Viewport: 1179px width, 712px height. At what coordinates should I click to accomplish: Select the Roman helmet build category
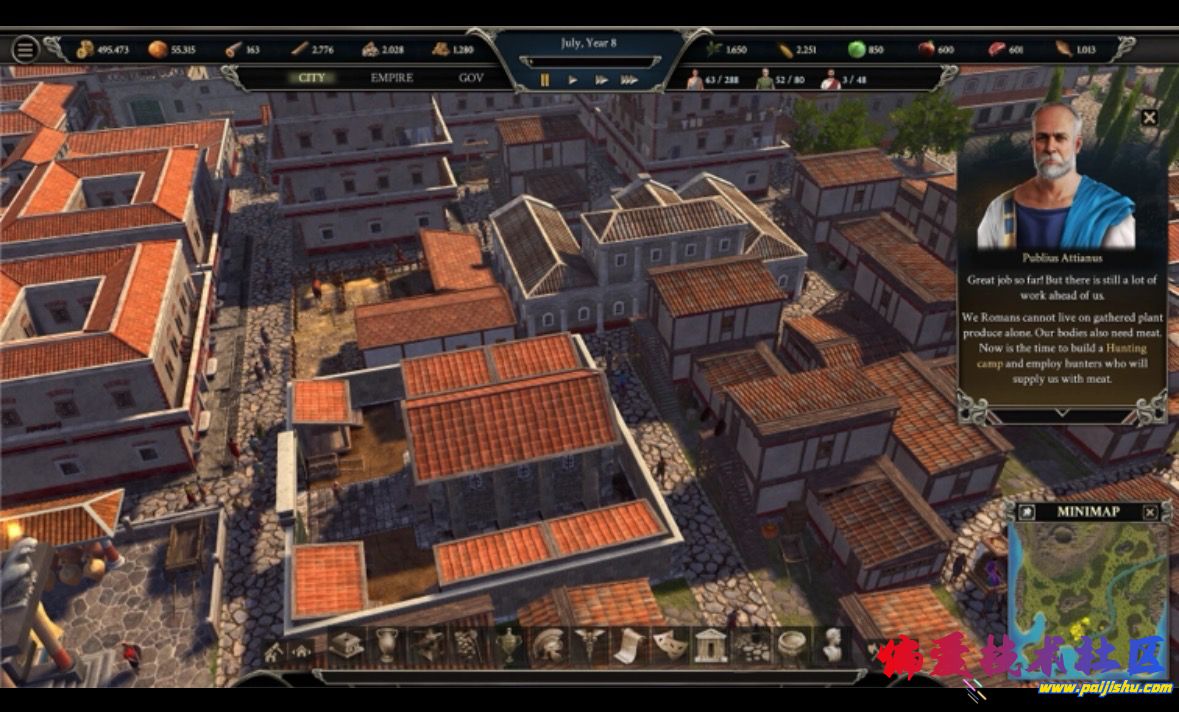pyautogui.click(x=547, y=645)
